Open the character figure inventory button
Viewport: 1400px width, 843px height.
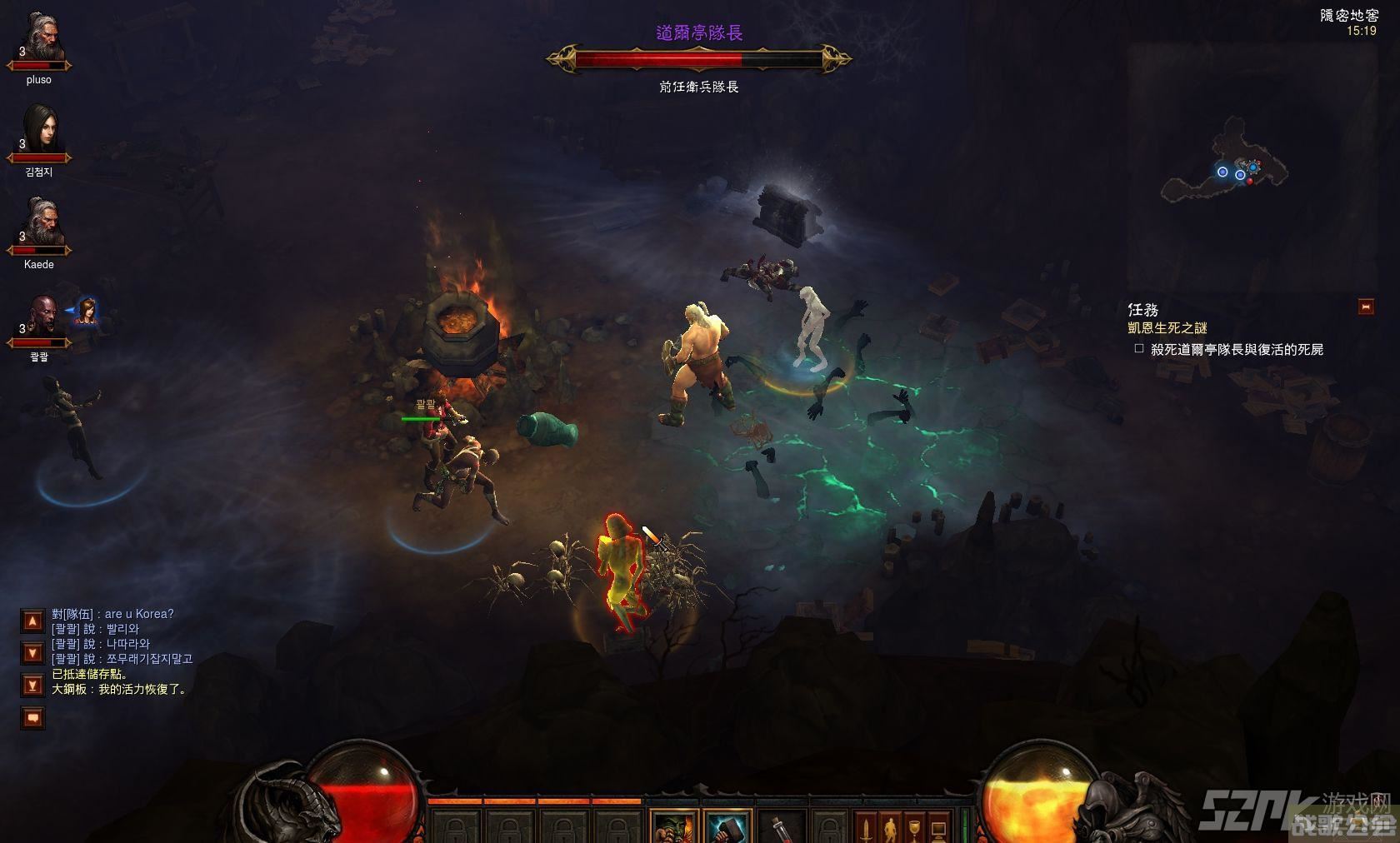point(891,827)
